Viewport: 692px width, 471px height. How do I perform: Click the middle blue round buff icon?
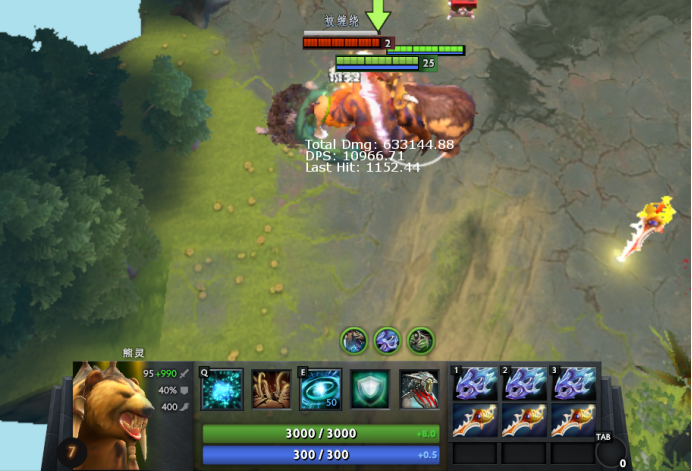pos(387,340)
